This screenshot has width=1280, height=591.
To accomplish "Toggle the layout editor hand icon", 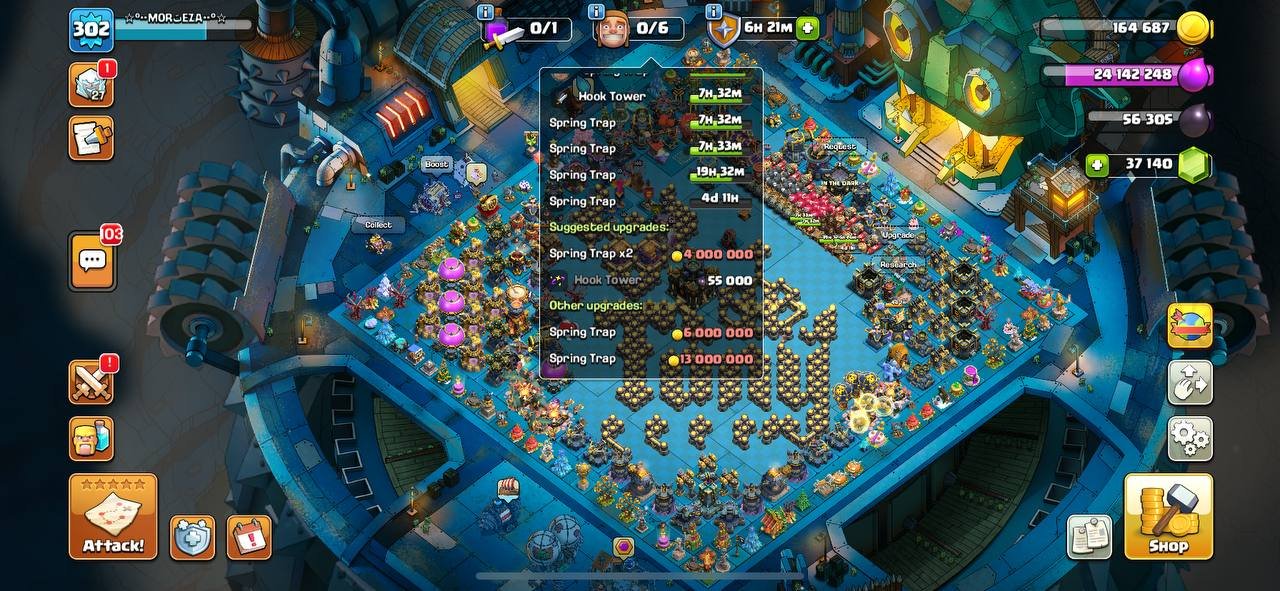I will [1190, 381].
